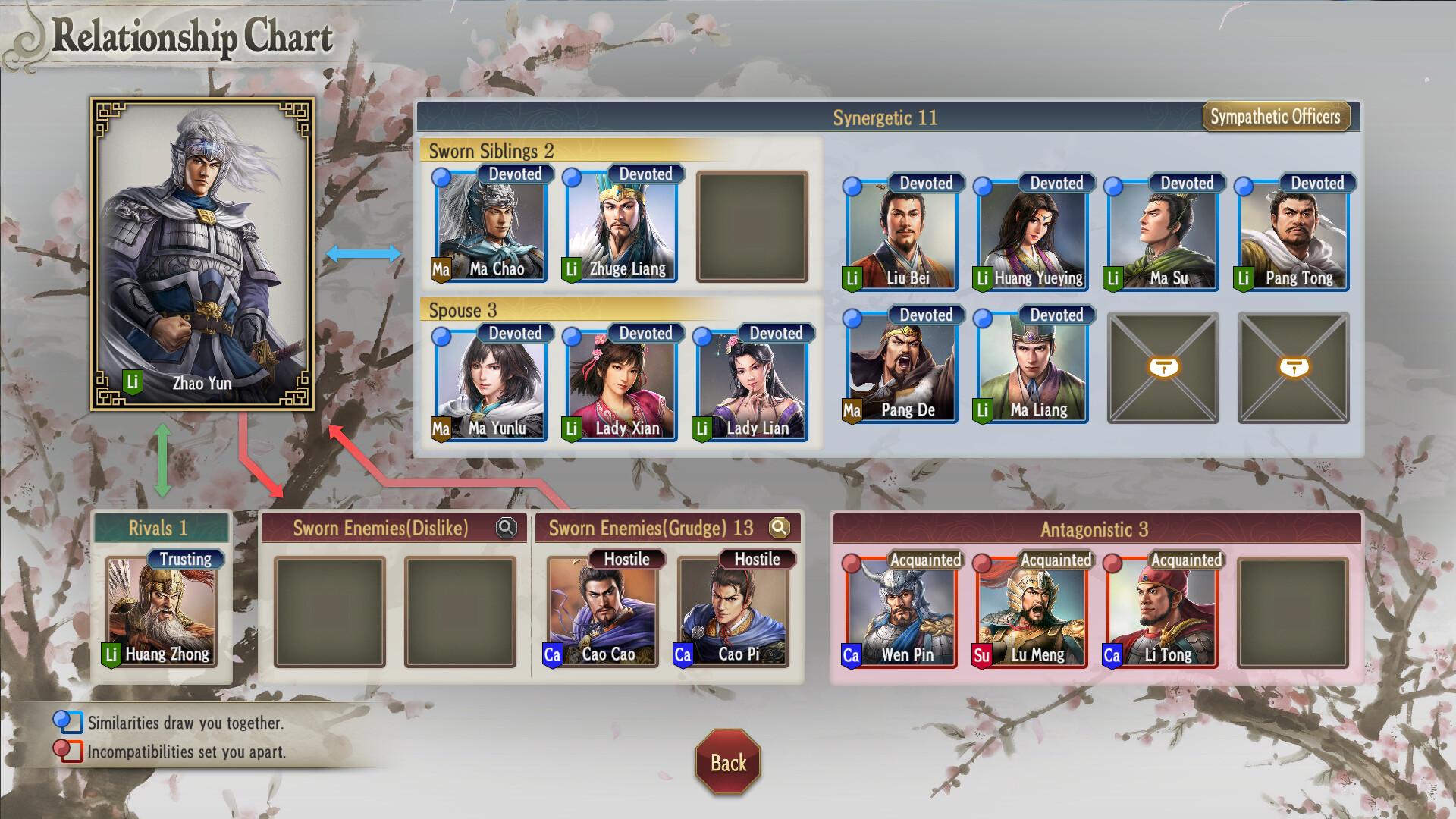Screen dimensions: 1456x819
Task: Expand the Sworn Siblings 2 section header
Action: (x=491, y=150)
